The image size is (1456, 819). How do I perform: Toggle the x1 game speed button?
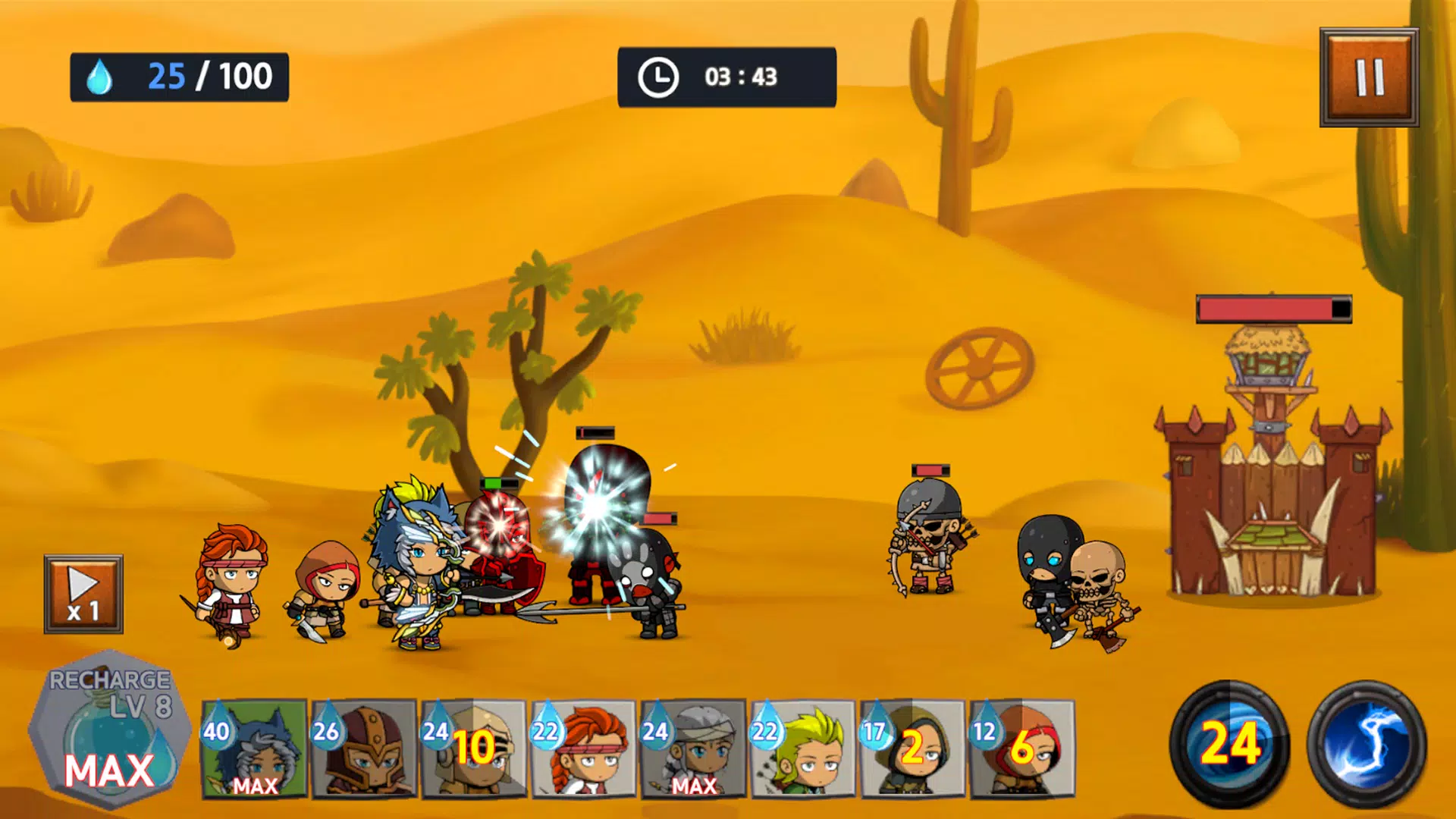(83, 594)
